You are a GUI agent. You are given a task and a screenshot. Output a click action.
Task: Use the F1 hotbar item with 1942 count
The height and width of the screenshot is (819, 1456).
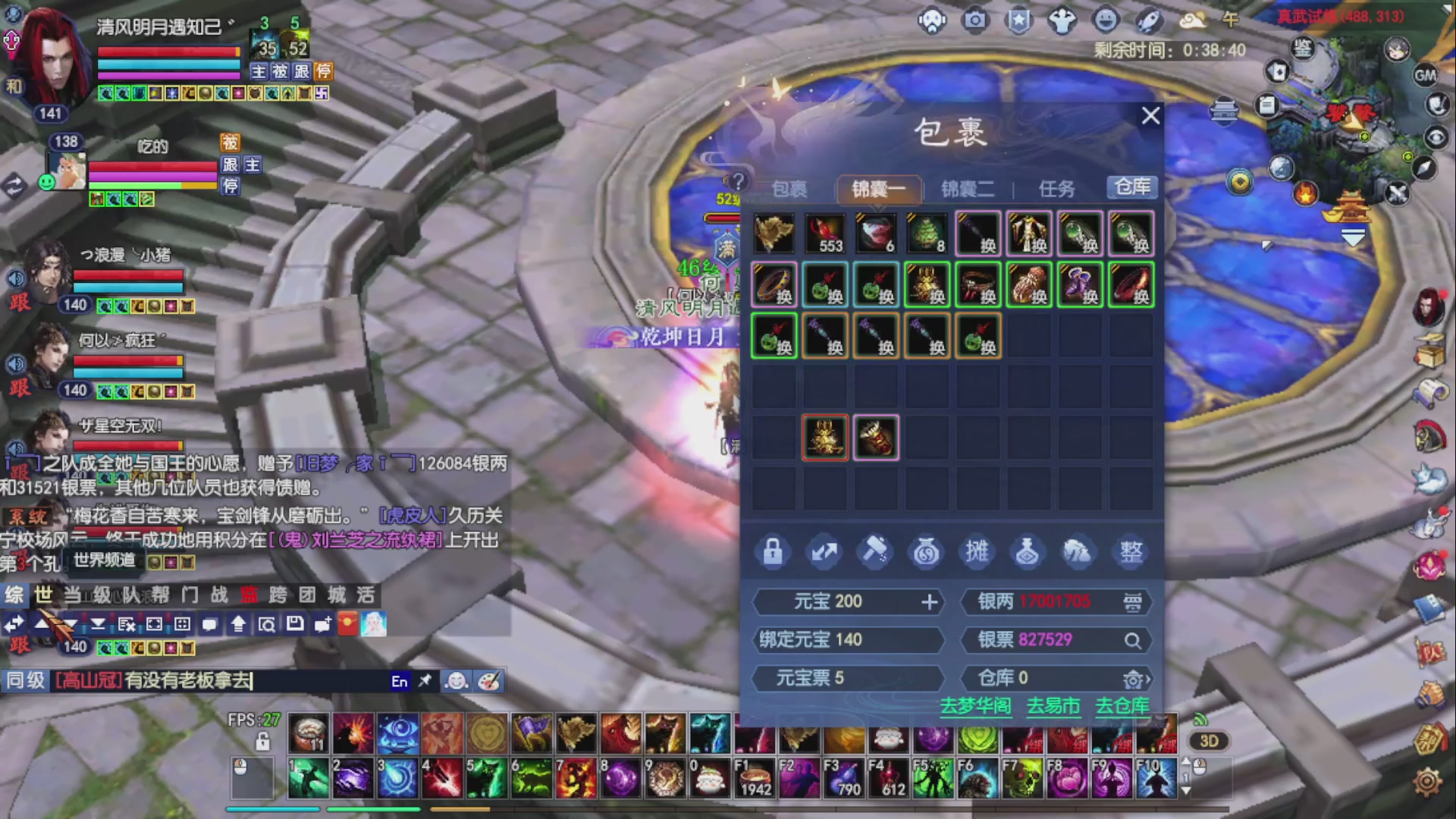(755, 778)
